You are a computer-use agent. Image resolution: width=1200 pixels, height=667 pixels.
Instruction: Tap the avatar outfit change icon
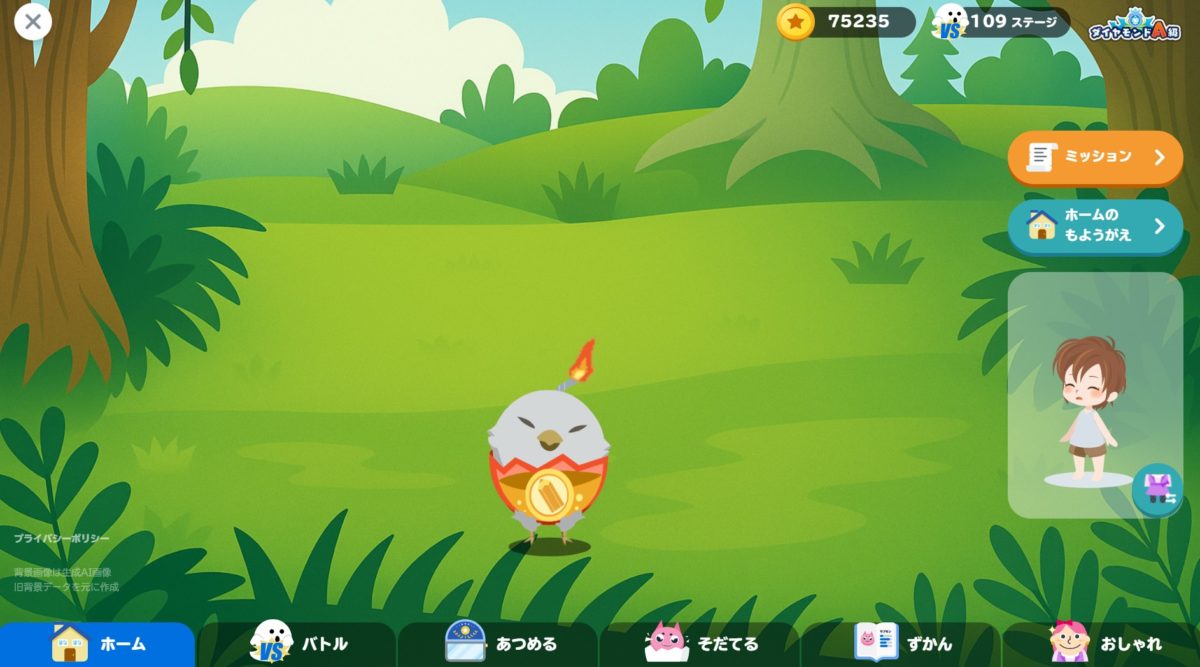pos(1158,489)
